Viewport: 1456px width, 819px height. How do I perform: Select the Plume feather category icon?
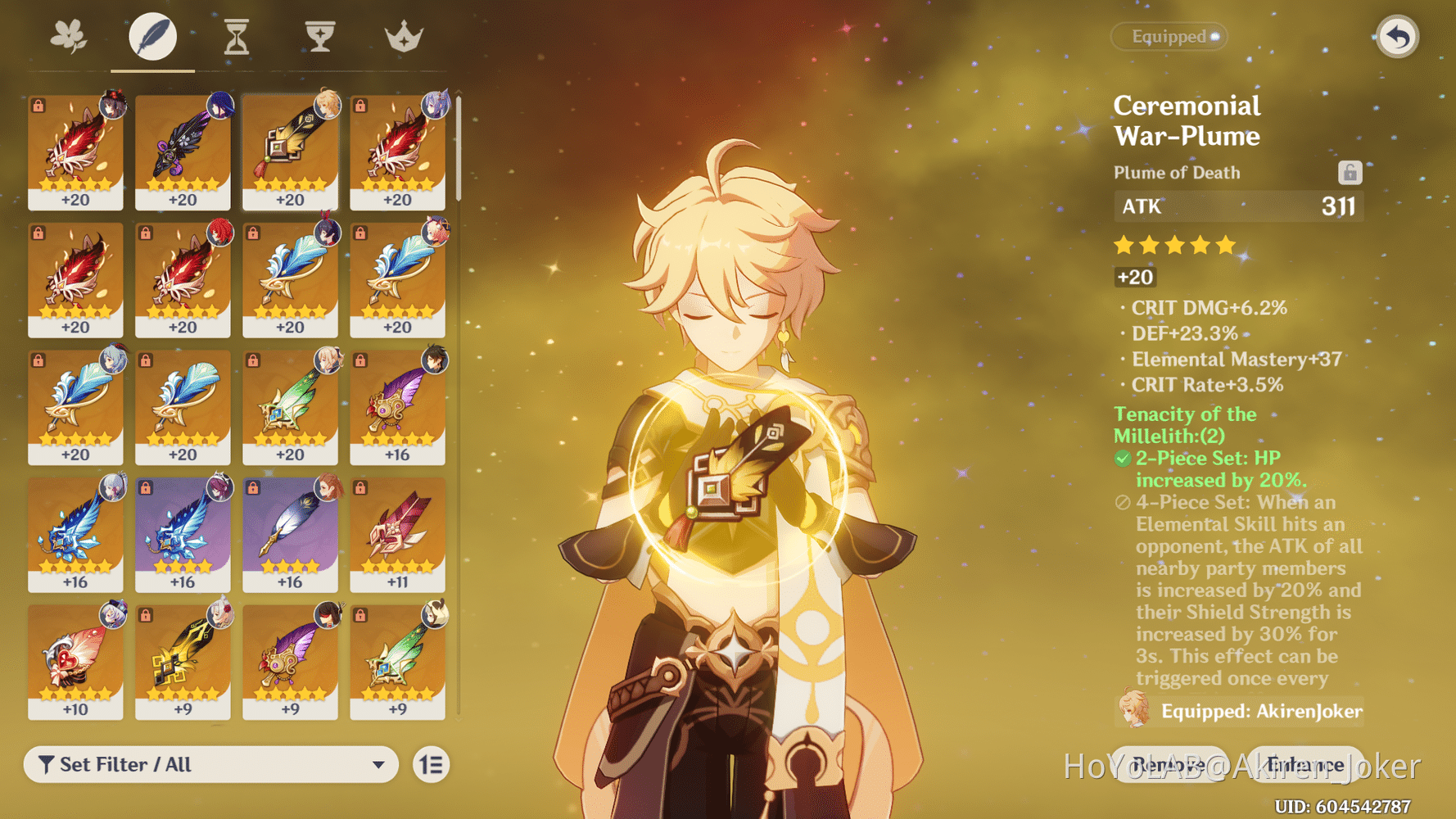pos(152,36)
